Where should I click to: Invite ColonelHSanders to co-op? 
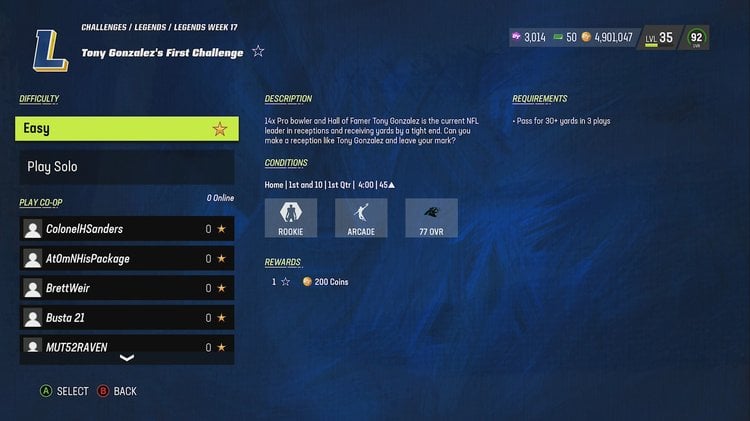point(126,229)
